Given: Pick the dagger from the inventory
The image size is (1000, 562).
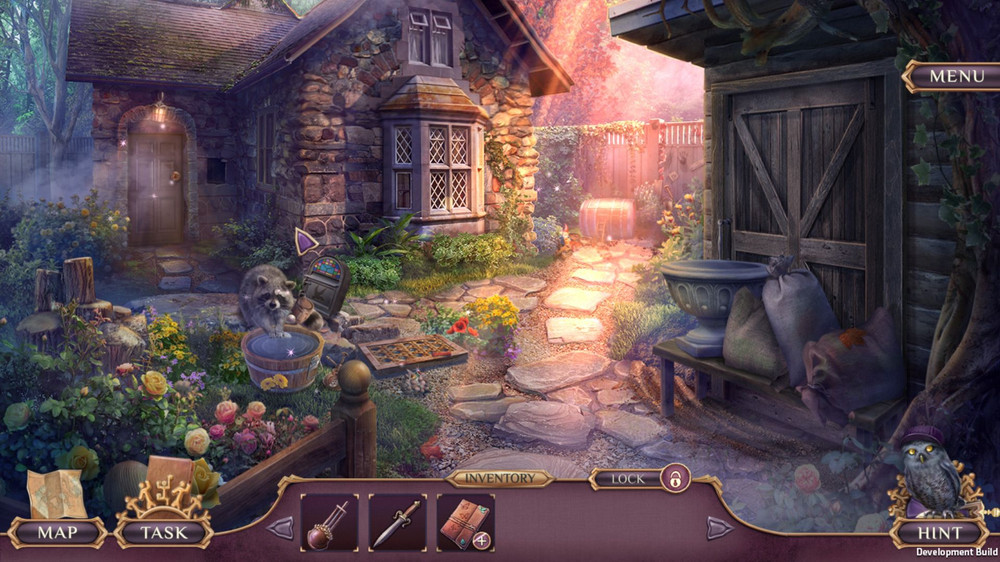Looking at the screenshot, I should [x=397, y=522].
